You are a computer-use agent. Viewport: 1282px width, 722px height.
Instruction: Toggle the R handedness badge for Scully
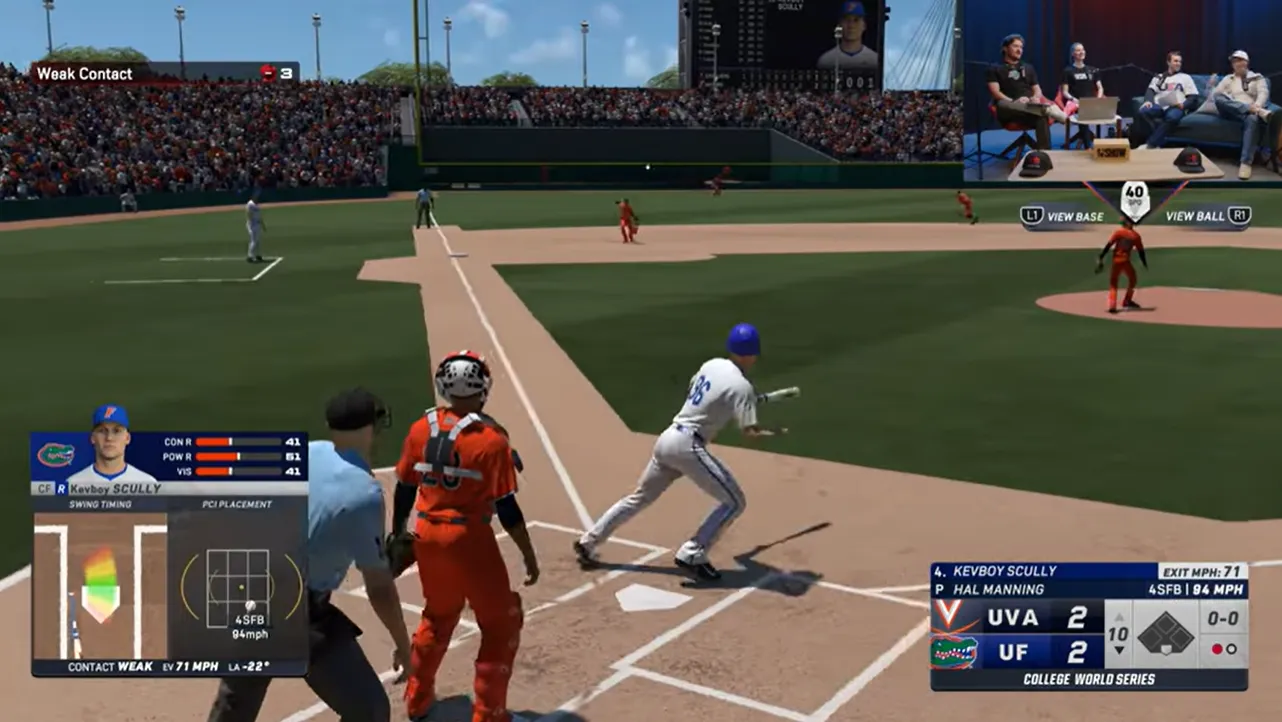coord(61,488)
